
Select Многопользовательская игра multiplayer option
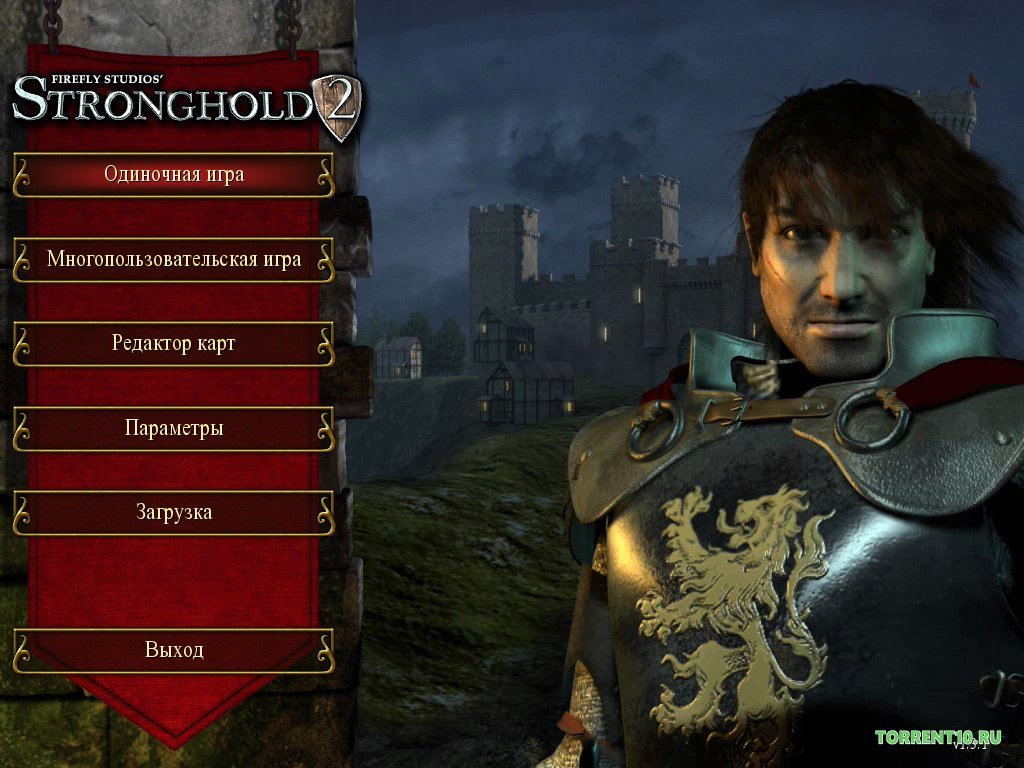(174, 260)
